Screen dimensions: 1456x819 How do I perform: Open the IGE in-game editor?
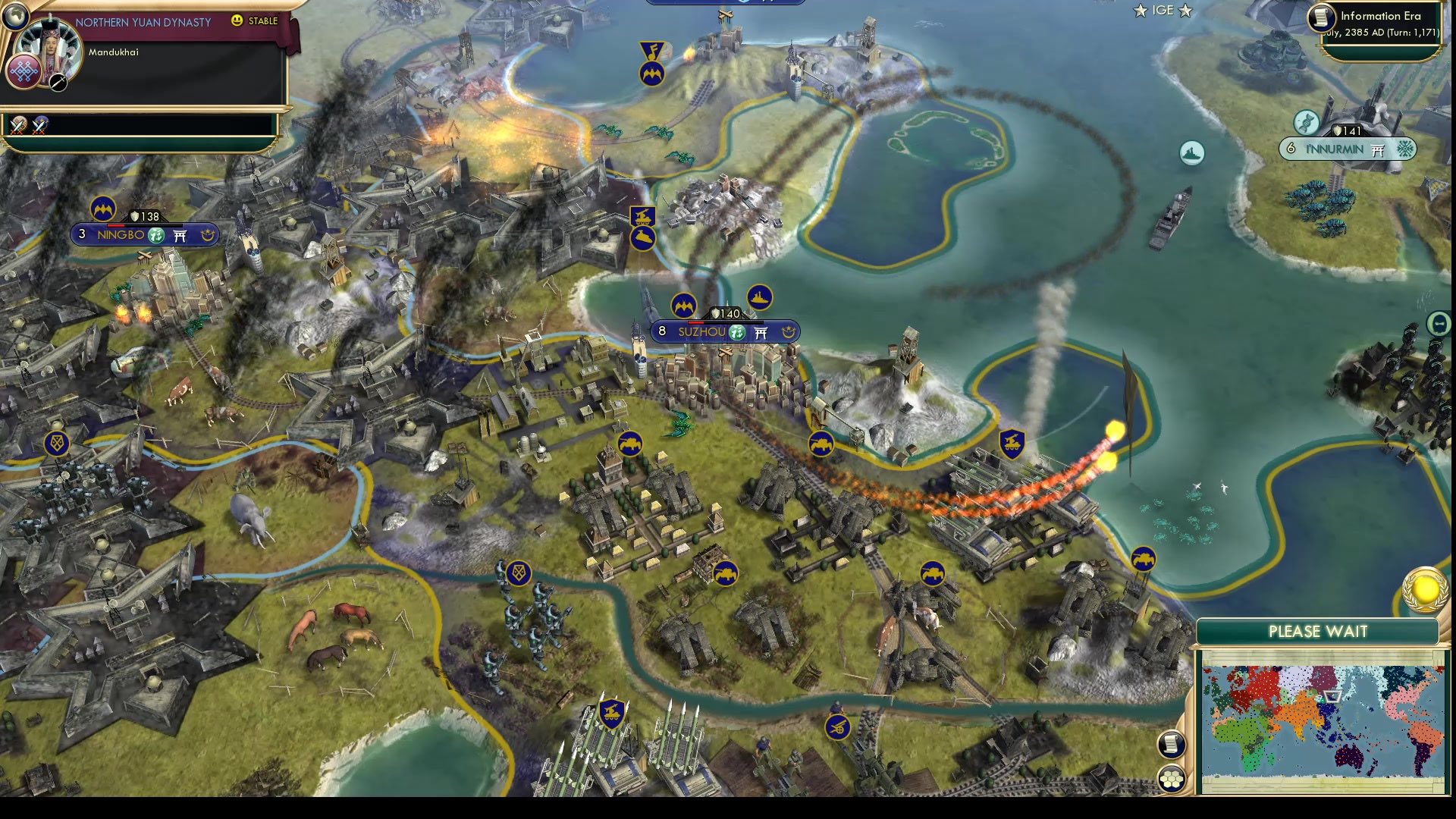pos(1163,11)
